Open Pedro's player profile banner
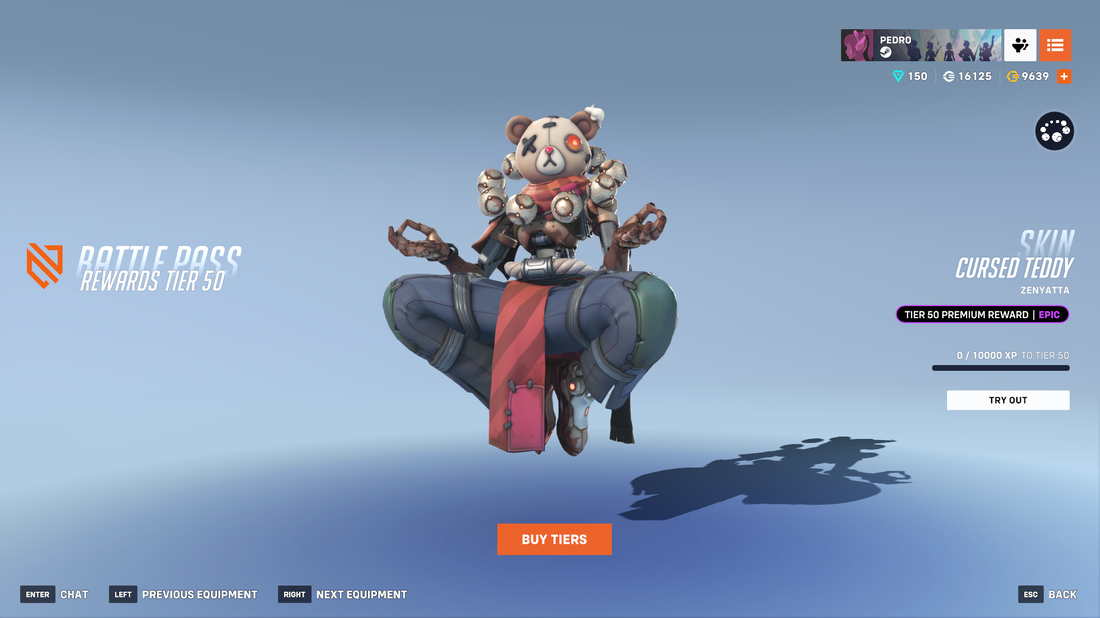The width and height of the screenshot is (1100, 618). [920, 45]
